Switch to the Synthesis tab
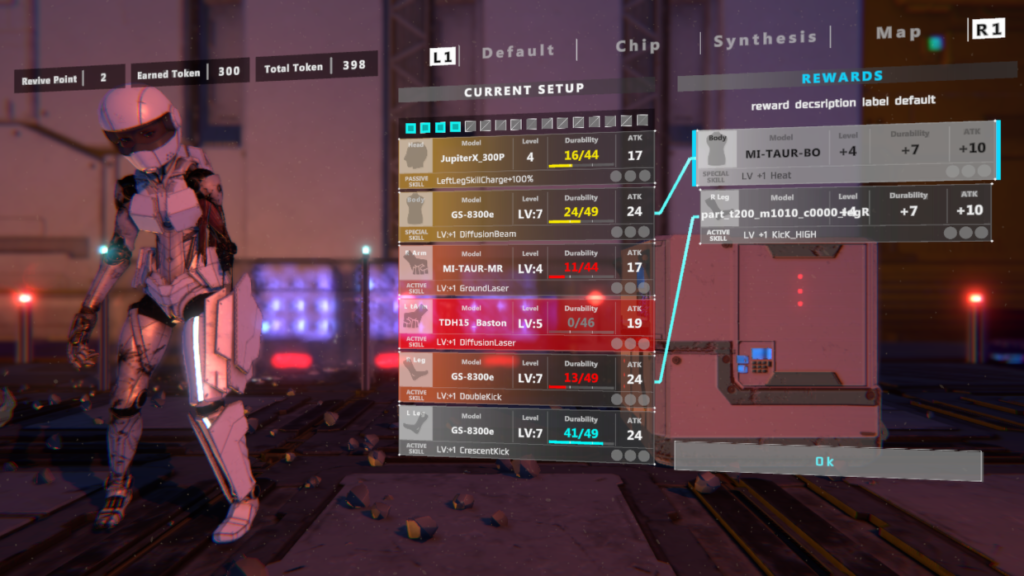 click(x=765, y=39)
